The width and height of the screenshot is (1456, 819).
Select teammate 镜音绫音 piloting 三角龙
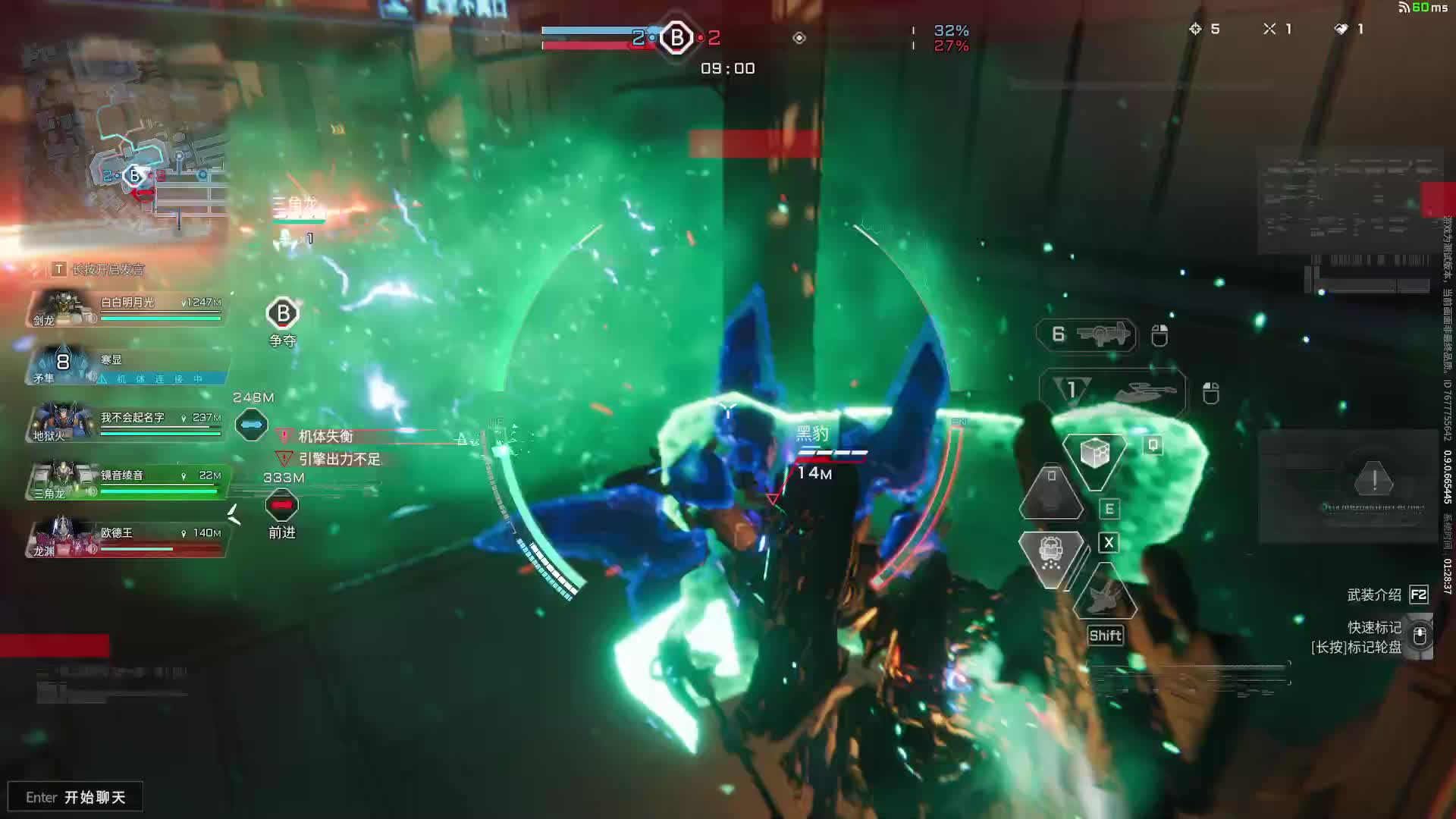point(127,482)
